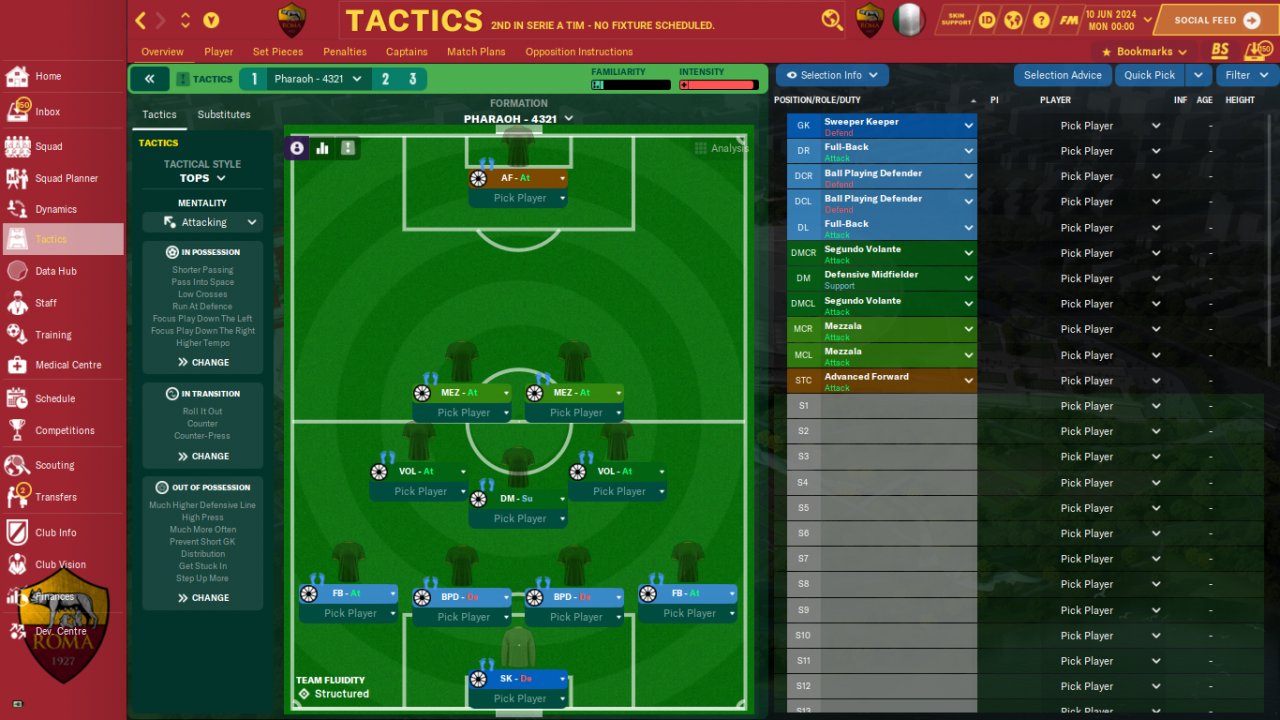Viewport: 1280px width, 720px height.
Task: Select tactic slot number 2
Action: click(385, 79)
